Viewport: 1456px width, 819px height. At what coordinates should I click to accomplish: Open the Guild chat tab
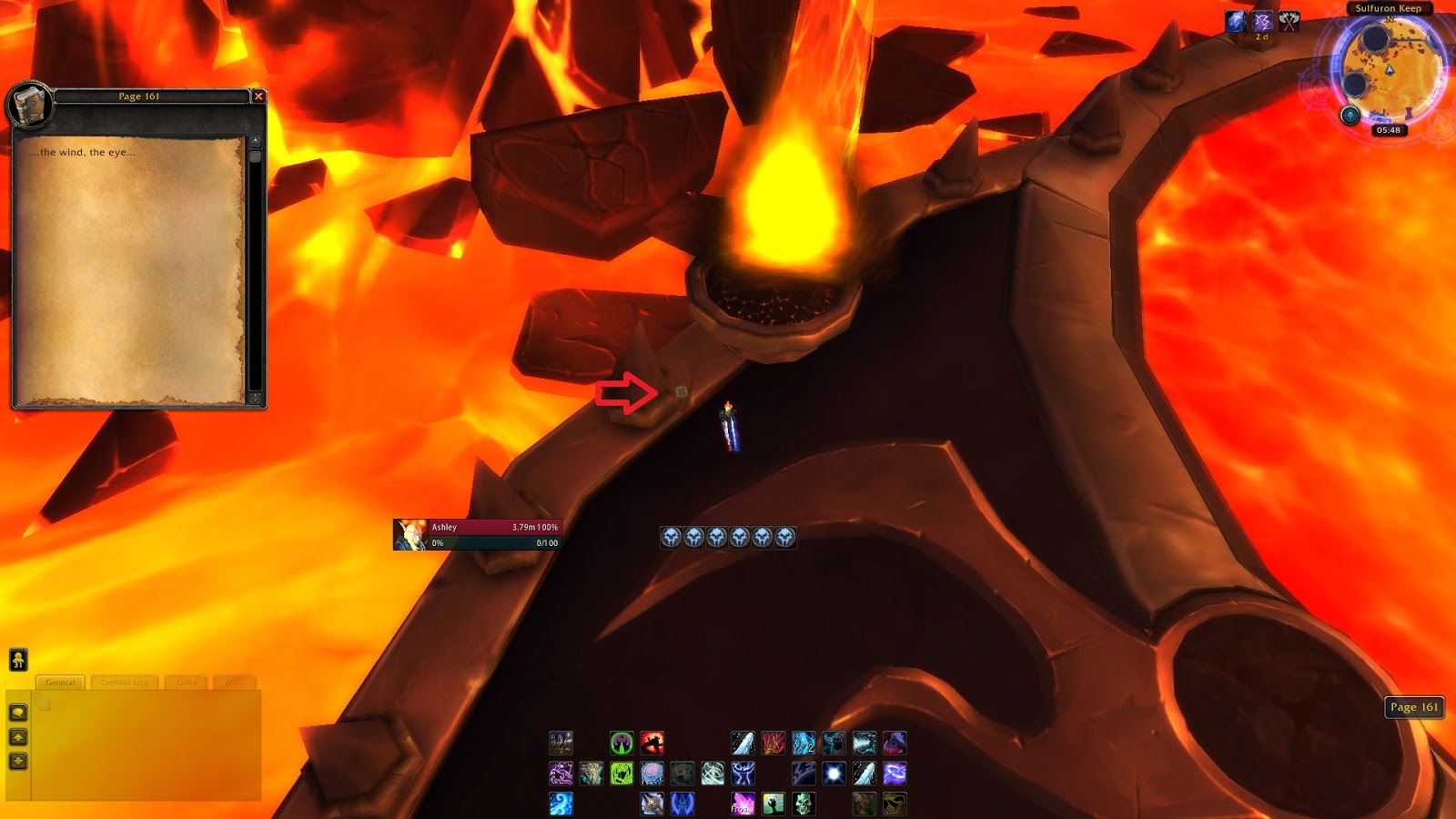pos(187,682)
